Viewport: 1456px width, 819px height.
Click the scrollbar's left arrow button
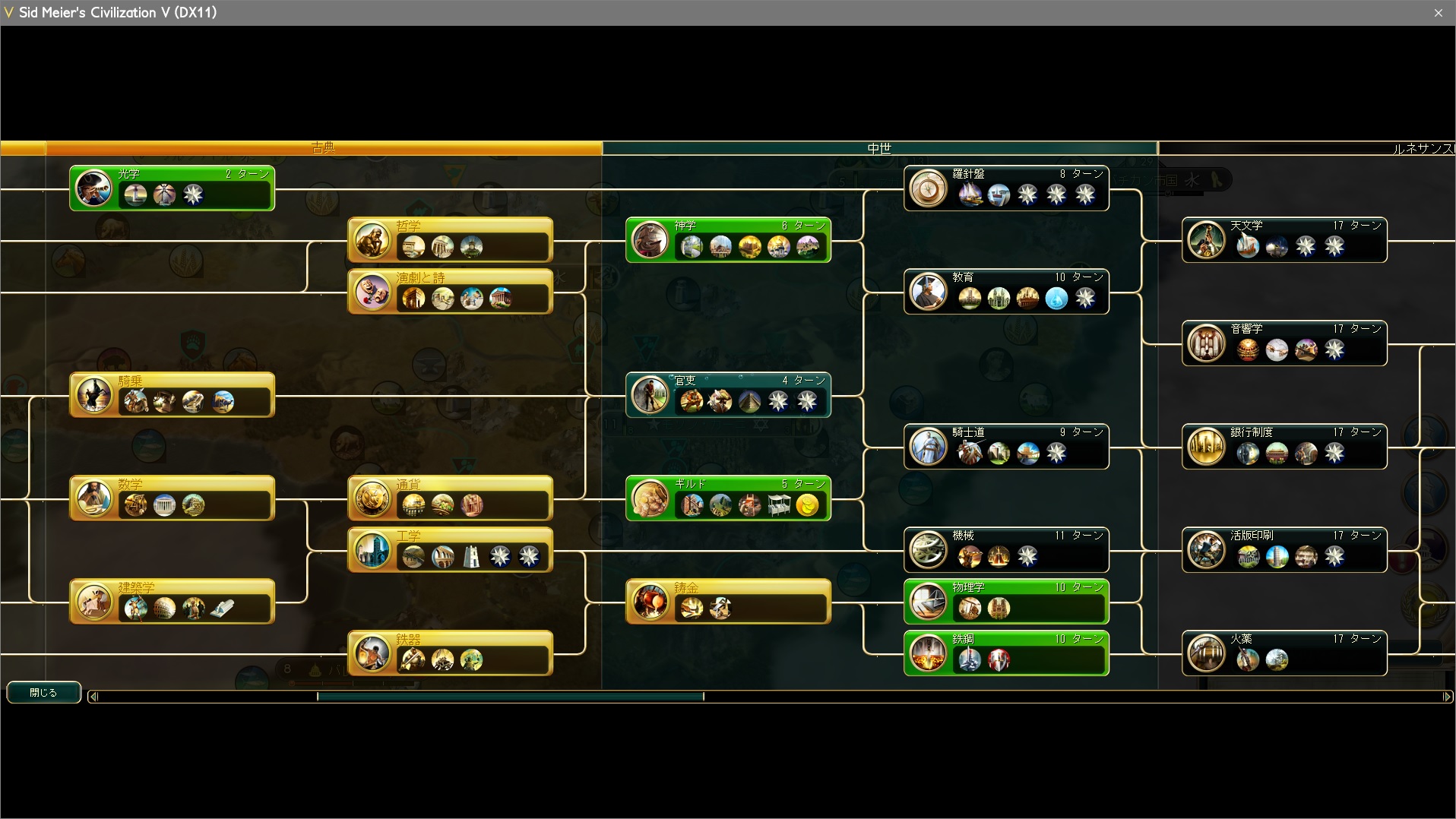point(93,696)
